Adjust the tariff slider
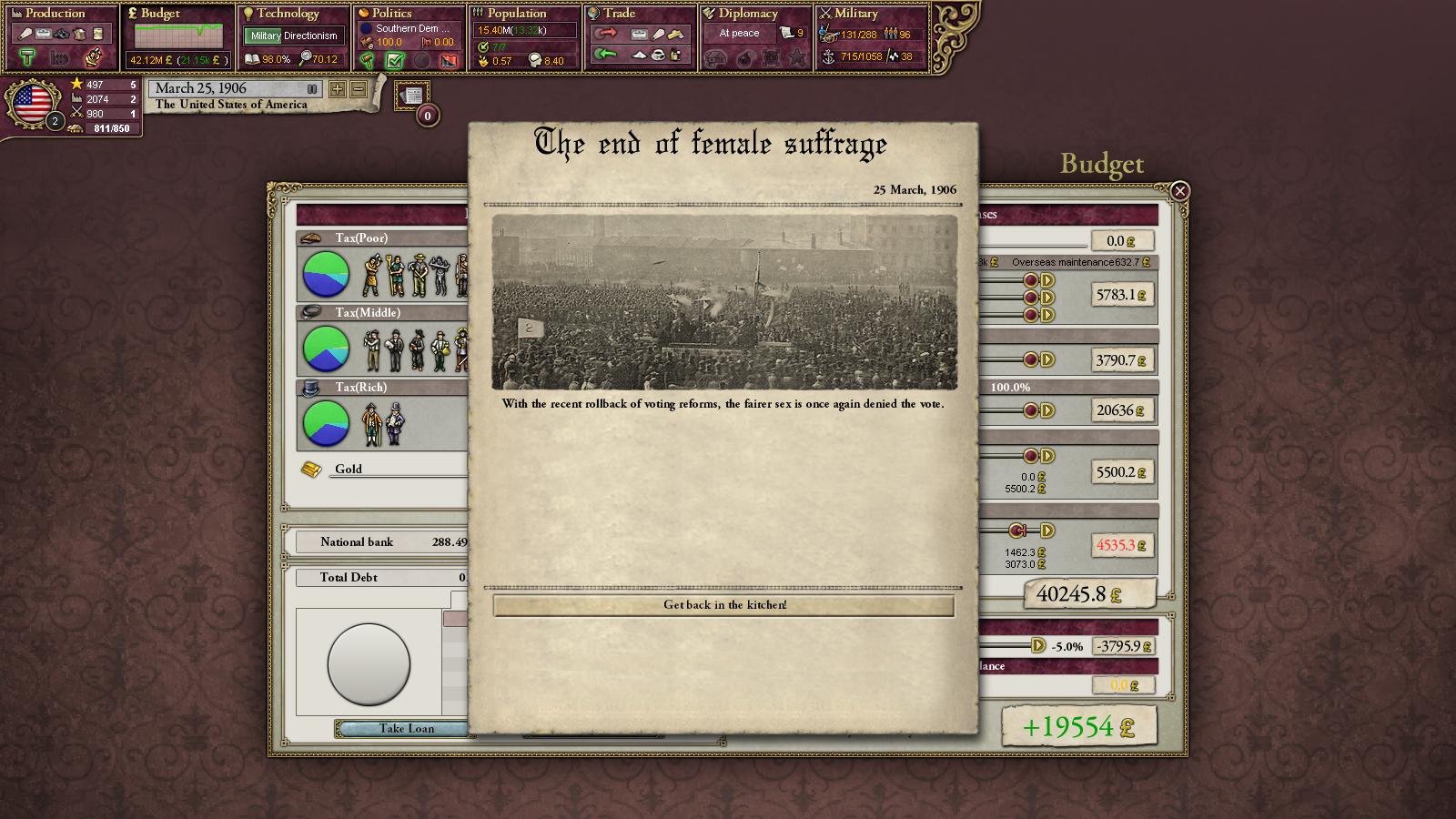 [x=1037, y=645]
